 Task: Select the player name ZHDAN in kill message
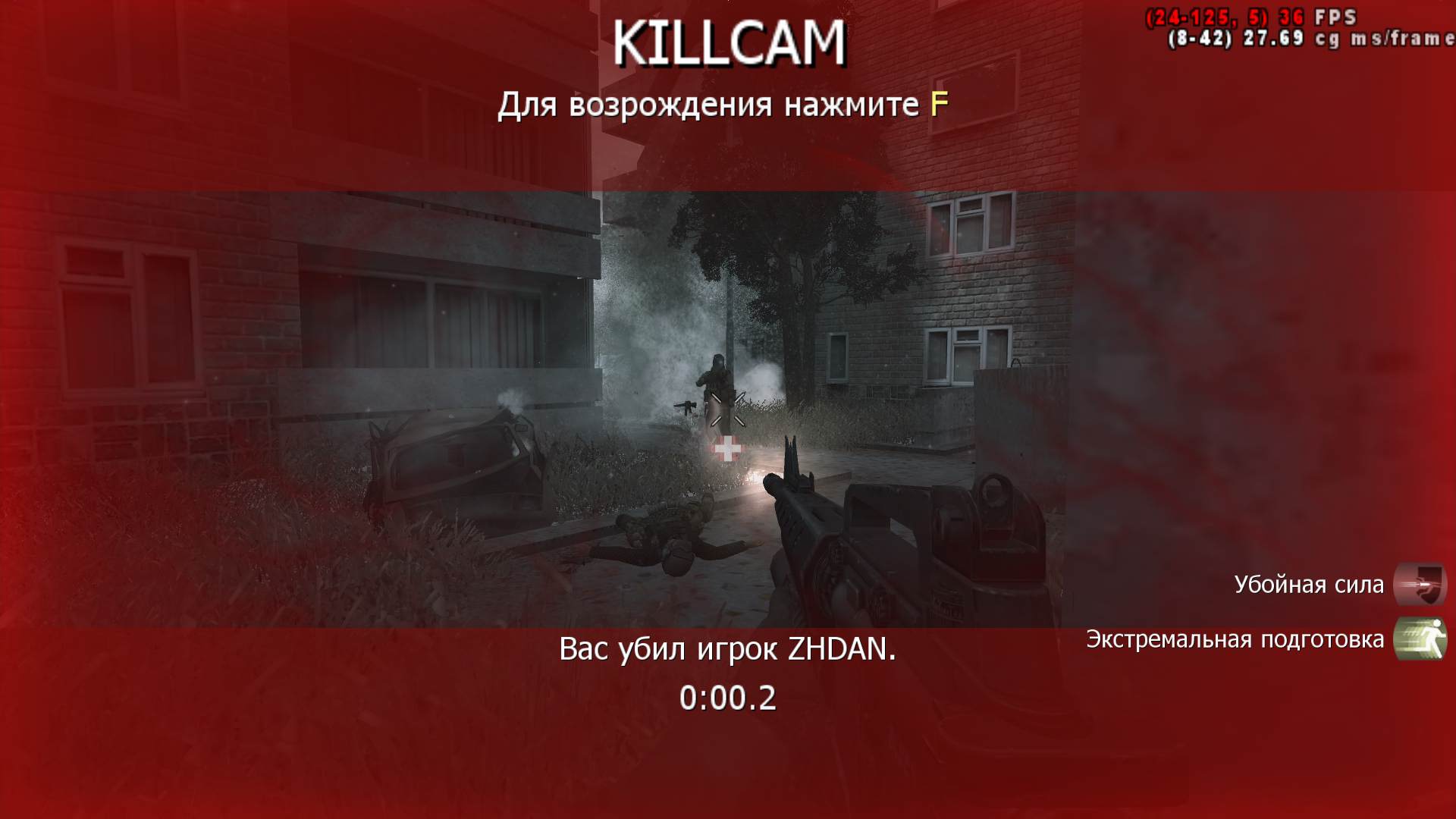(x=840, y=650)
